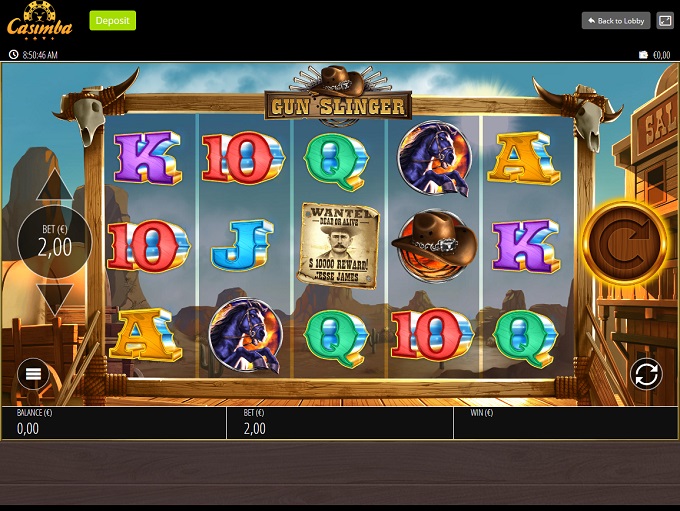Increase the bet with the up arrow

click(x=54, y=187)
